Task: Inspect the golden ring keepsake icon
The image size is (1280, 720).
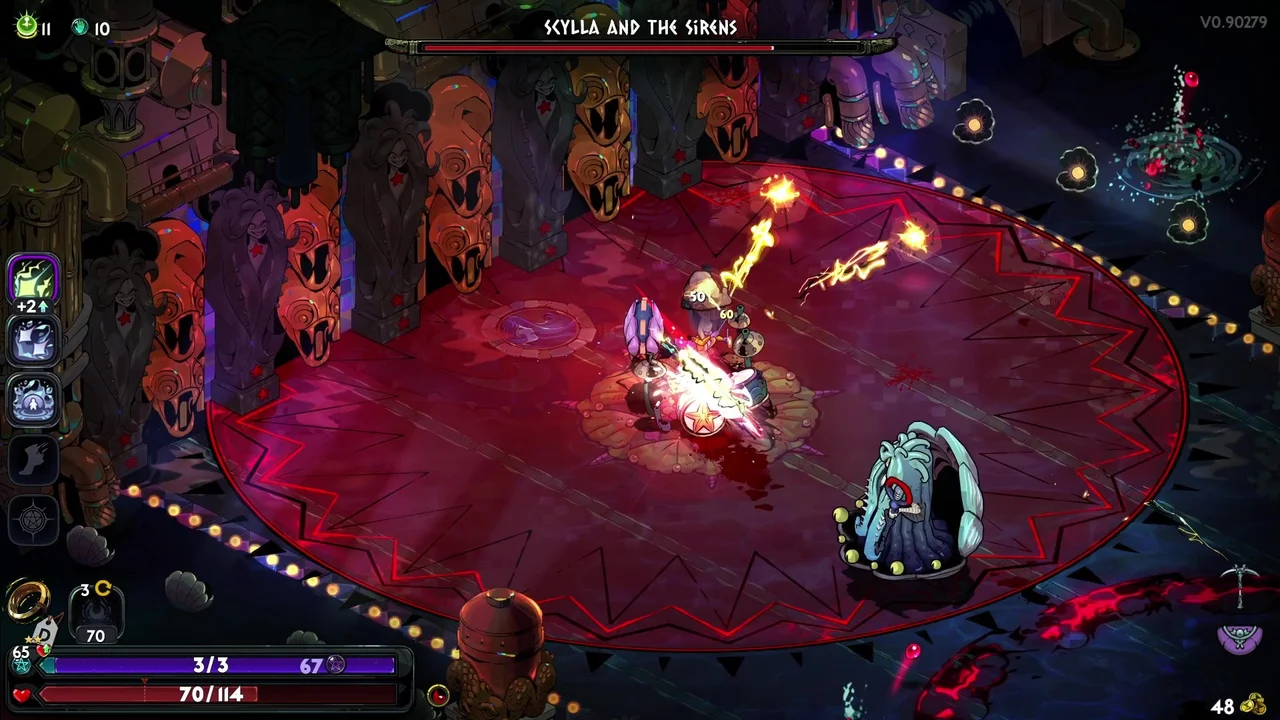Action: (x=28, y=599)
